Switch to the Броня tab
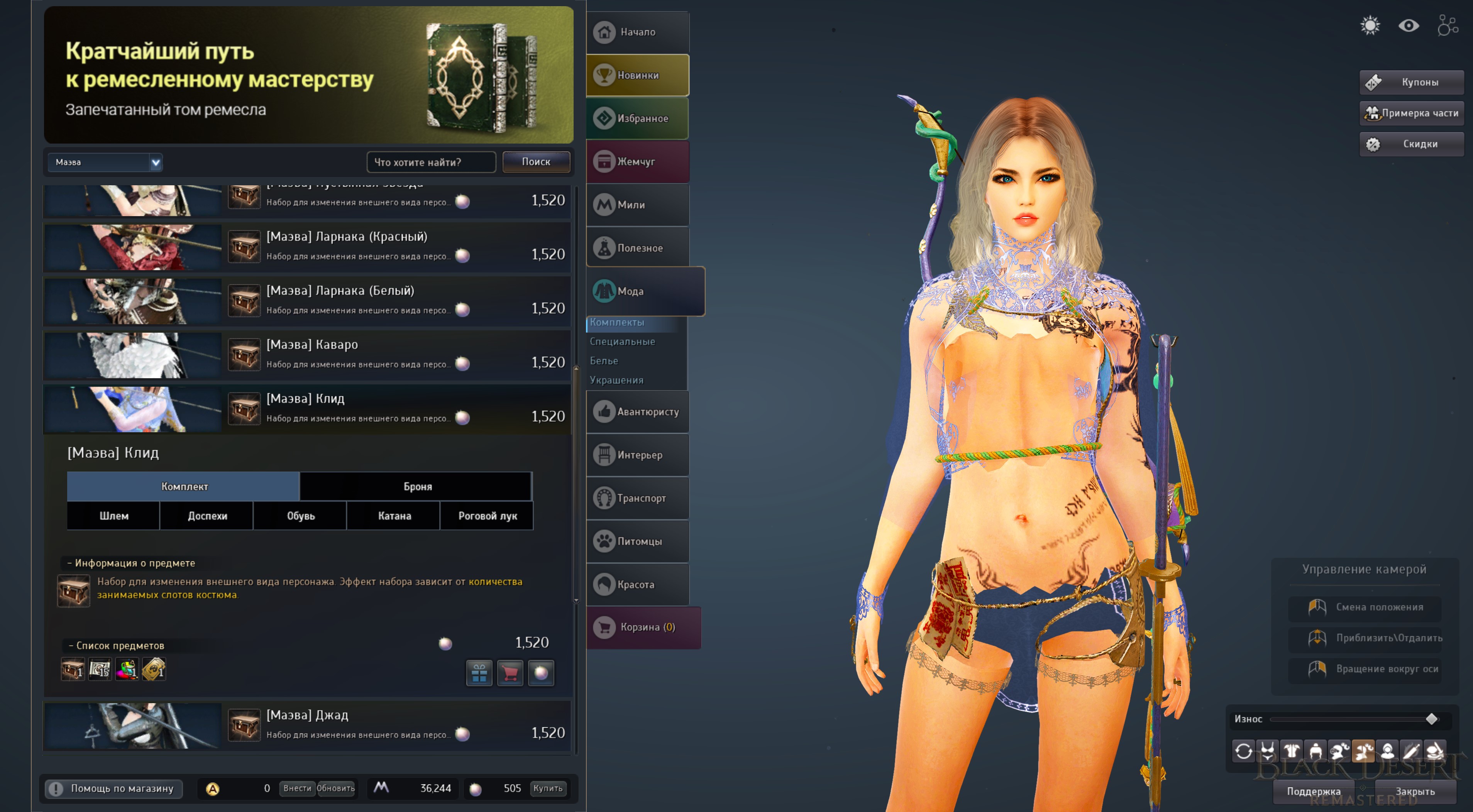Viewport: 1473px width, 812px height. (x=417, y=487)
